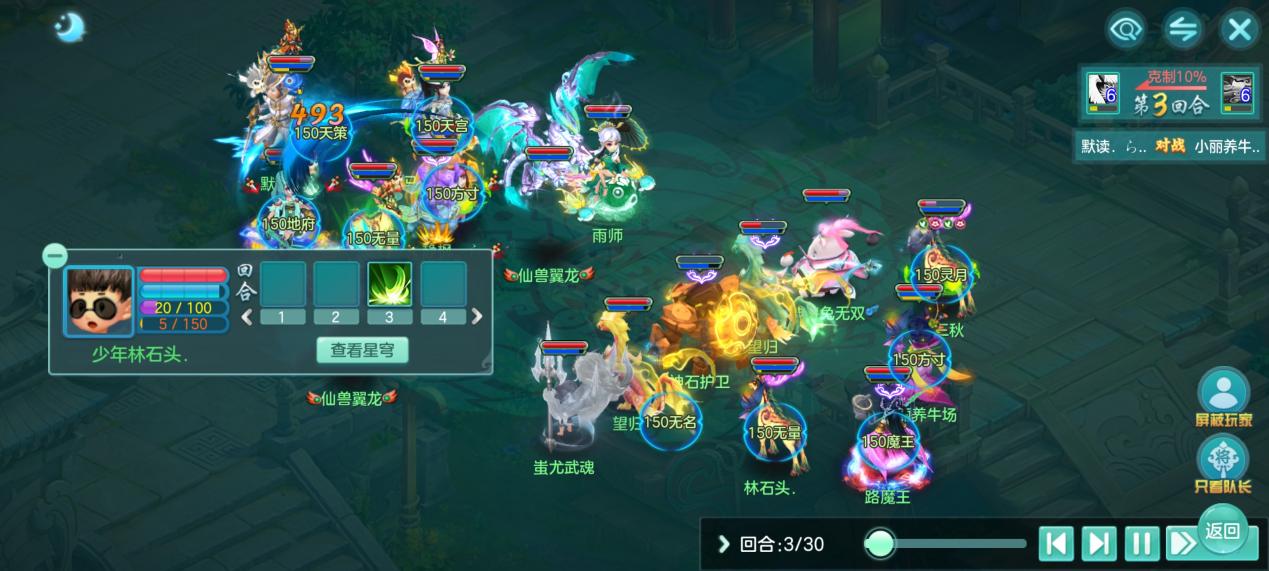Click the 返回 return button

(1222, 531)
